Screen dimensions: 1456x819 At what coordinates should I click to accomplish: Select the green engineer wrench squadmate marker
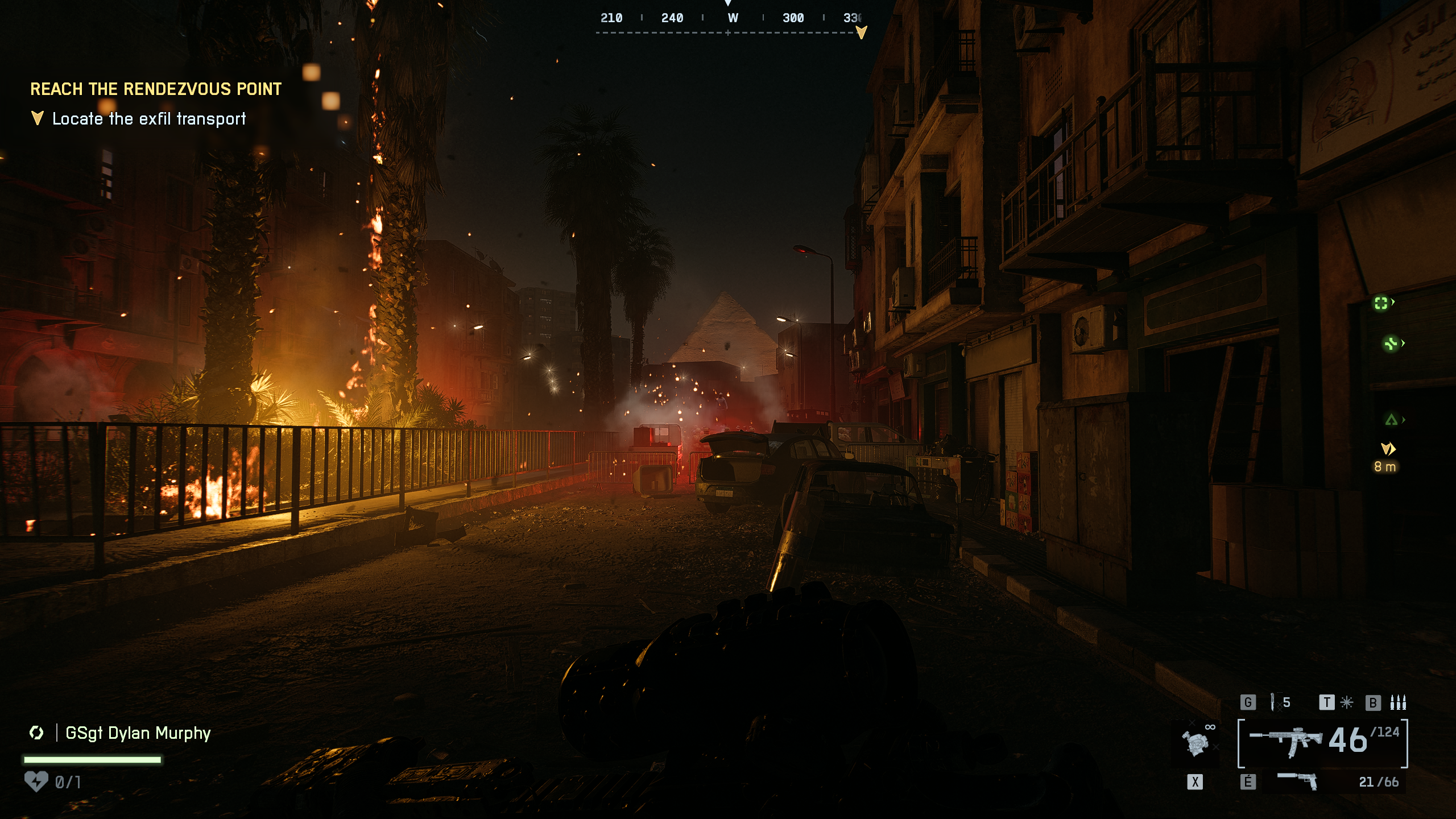[x=1391, y=344]
